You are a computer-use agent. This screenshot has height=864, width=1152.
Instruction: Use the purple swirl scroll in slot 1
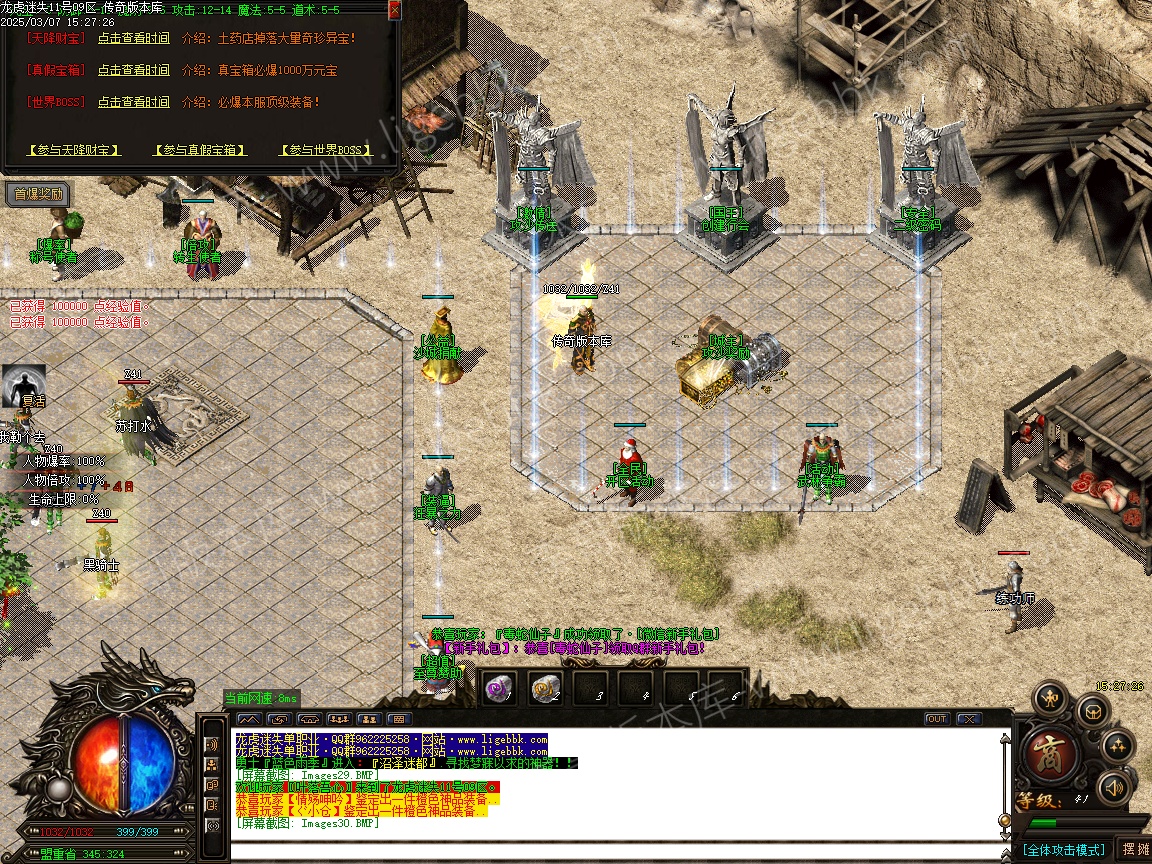tap(498, 687)
